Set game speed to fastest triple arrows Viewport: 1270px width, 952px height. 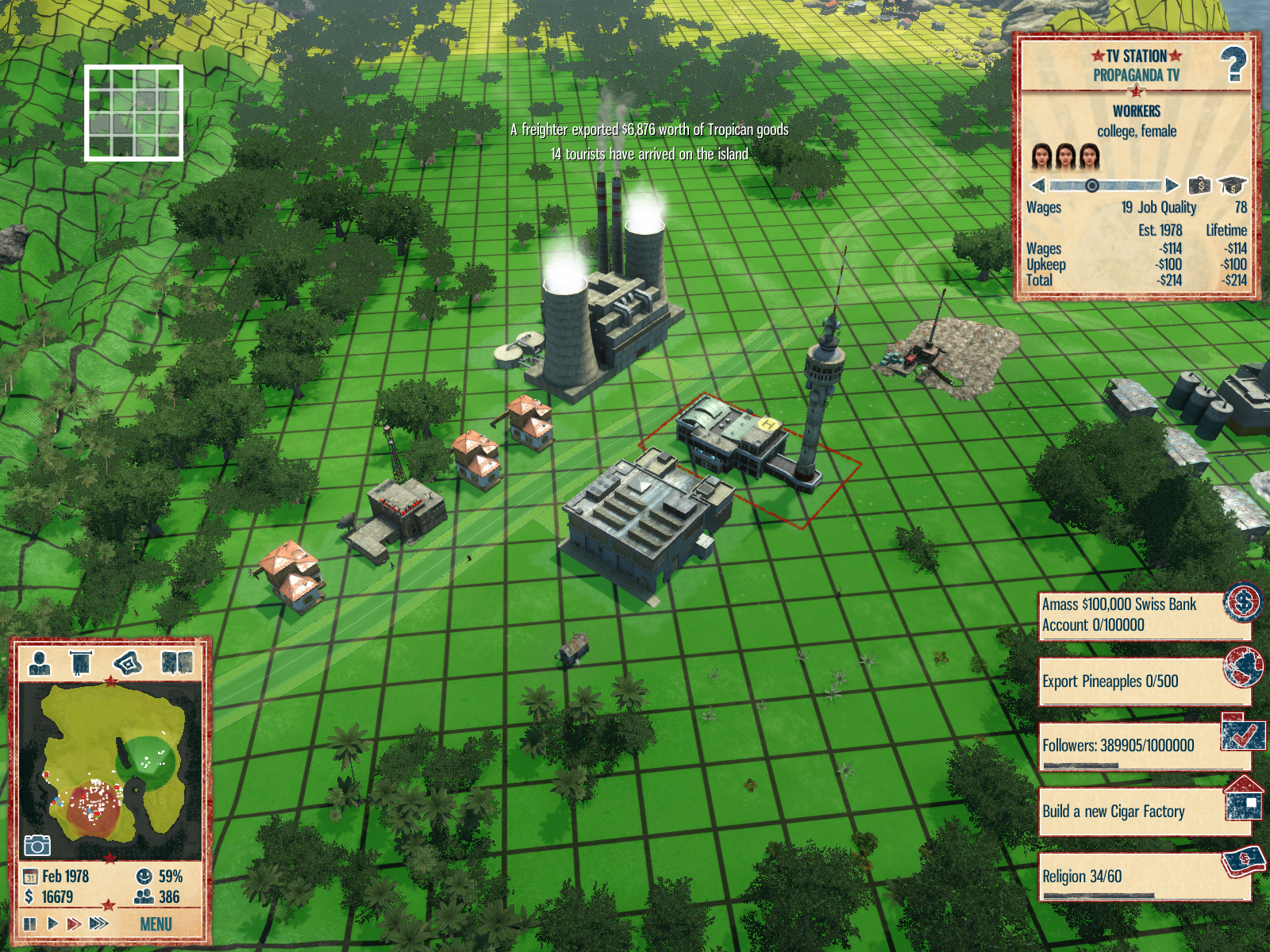coord(99,923)
